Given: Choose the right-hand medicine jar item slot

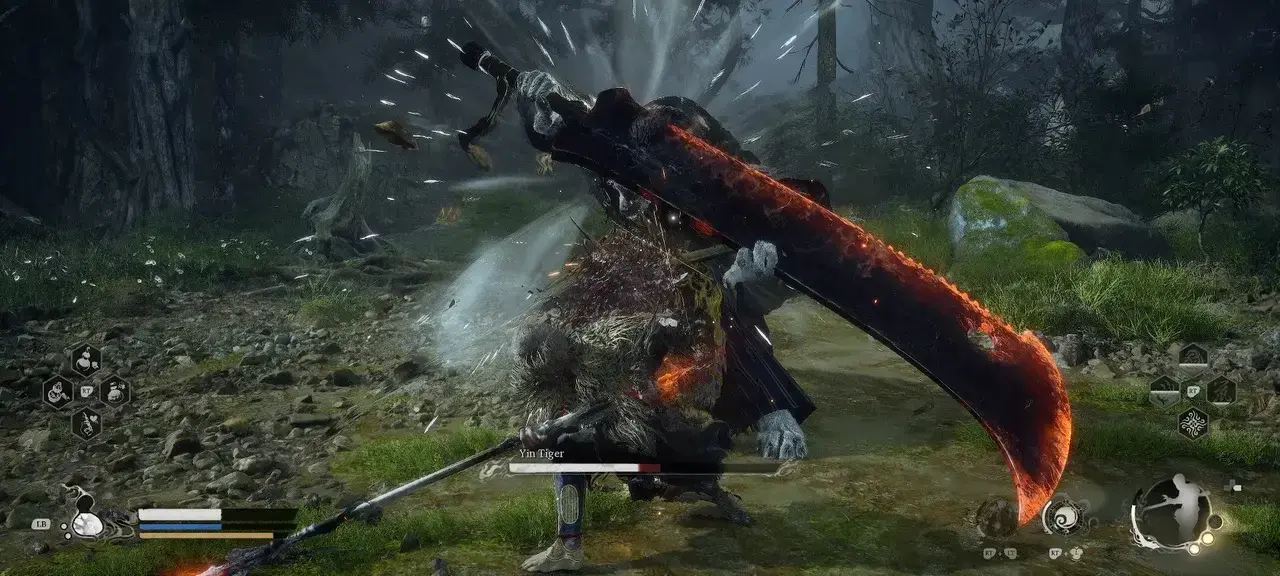Looking at the screenshot, I should 114,391.
